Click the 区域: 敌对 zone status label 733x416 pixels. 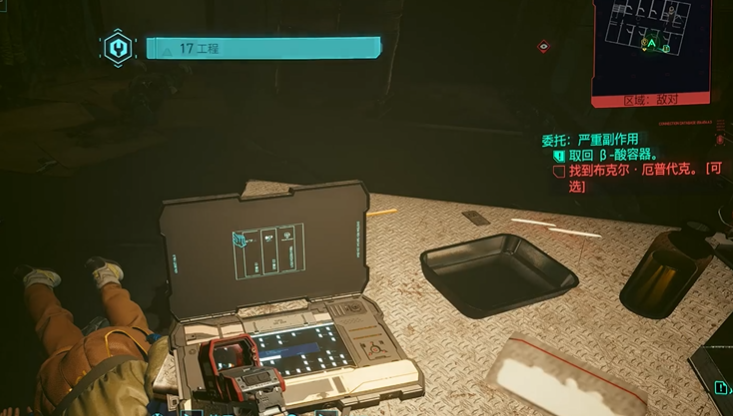click(650, 100)
